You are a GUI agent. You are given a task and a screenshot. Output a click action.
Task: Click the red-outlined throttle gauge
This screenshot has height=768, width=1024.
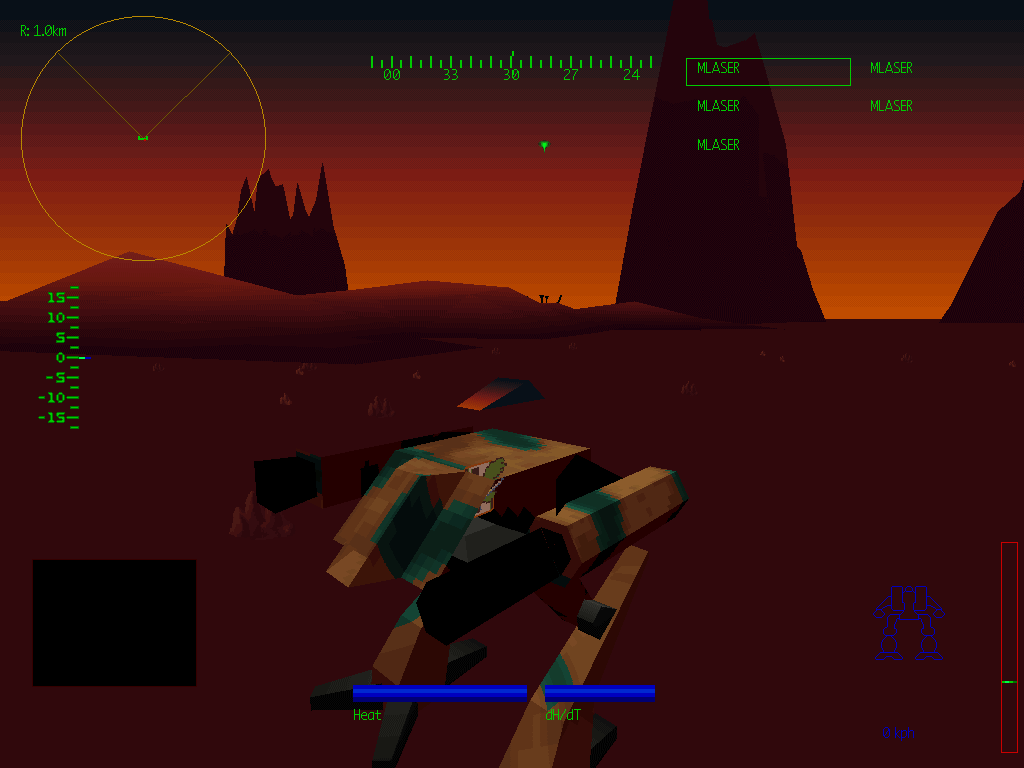point(1009,647)
